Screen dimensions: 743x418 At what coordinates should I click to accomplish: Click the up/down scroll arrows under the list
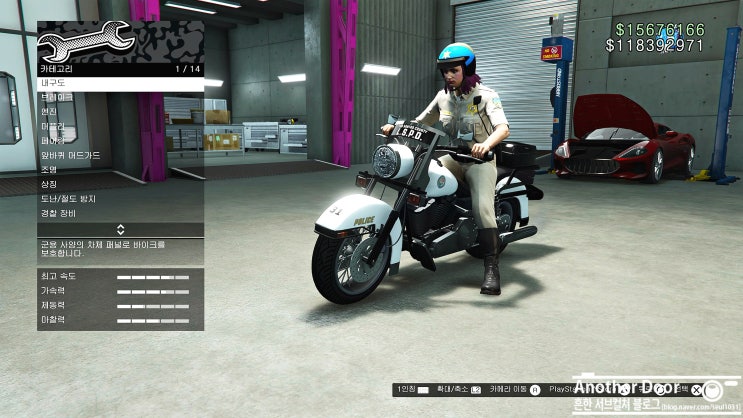(120, 229)
